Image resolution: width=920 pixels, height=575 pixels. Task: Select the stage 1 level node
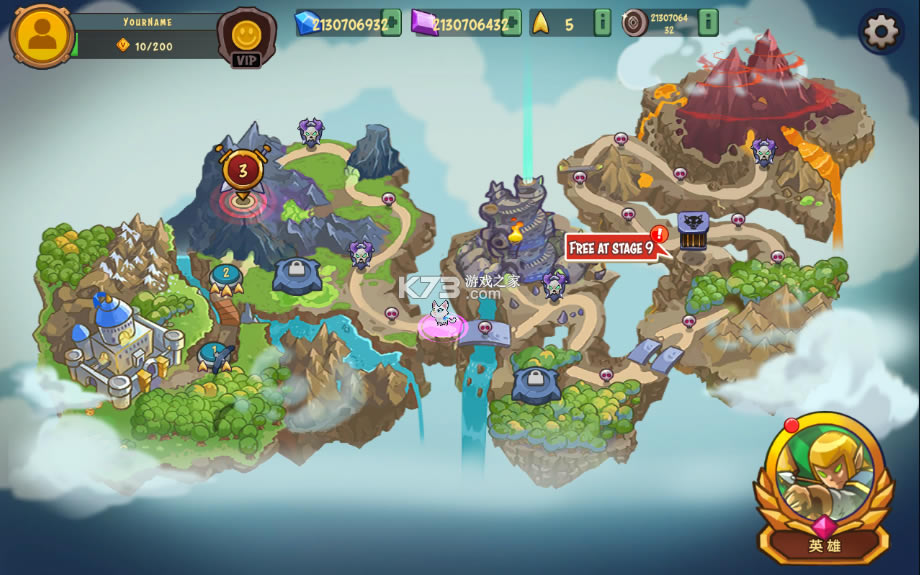(213, 353)
